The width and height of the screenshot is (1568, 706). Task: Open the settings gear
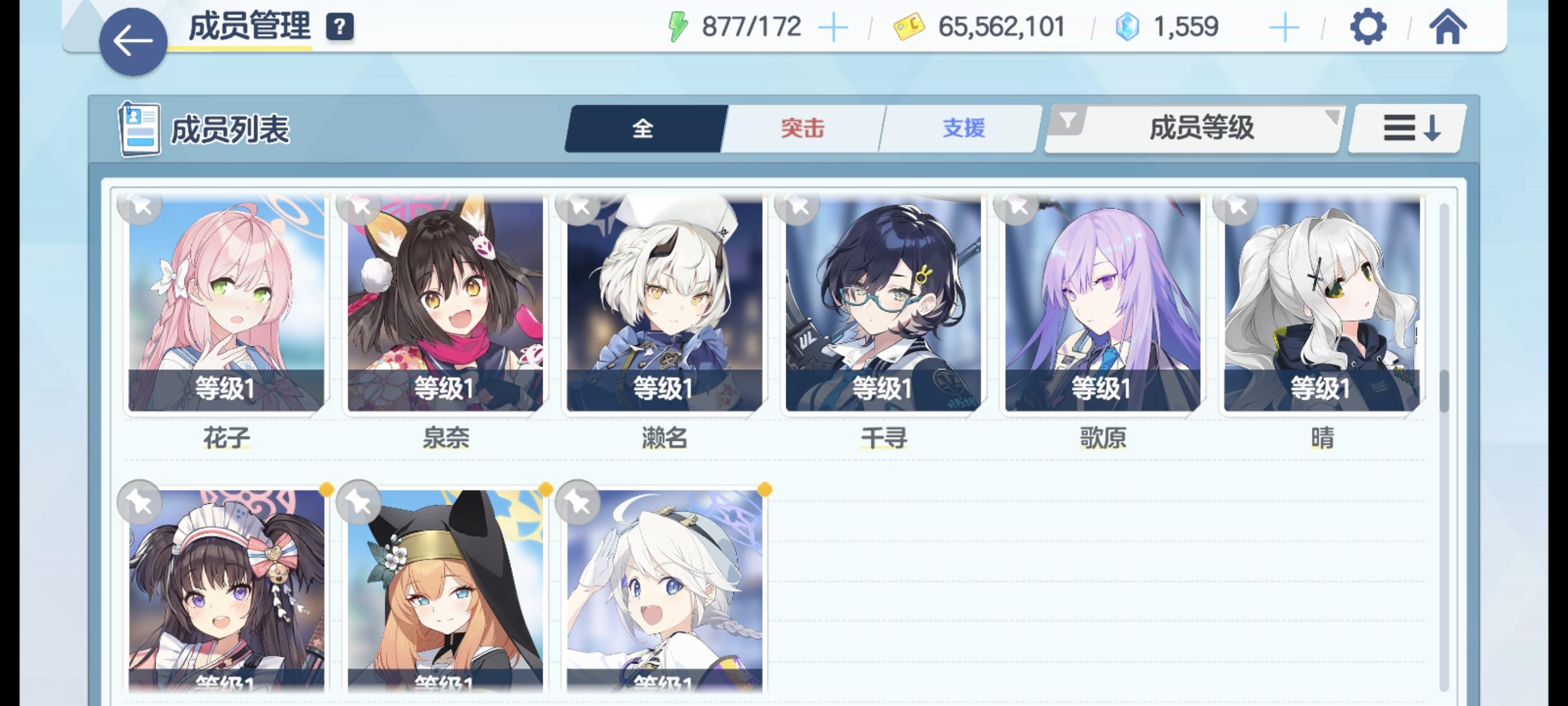(1367, 26)
